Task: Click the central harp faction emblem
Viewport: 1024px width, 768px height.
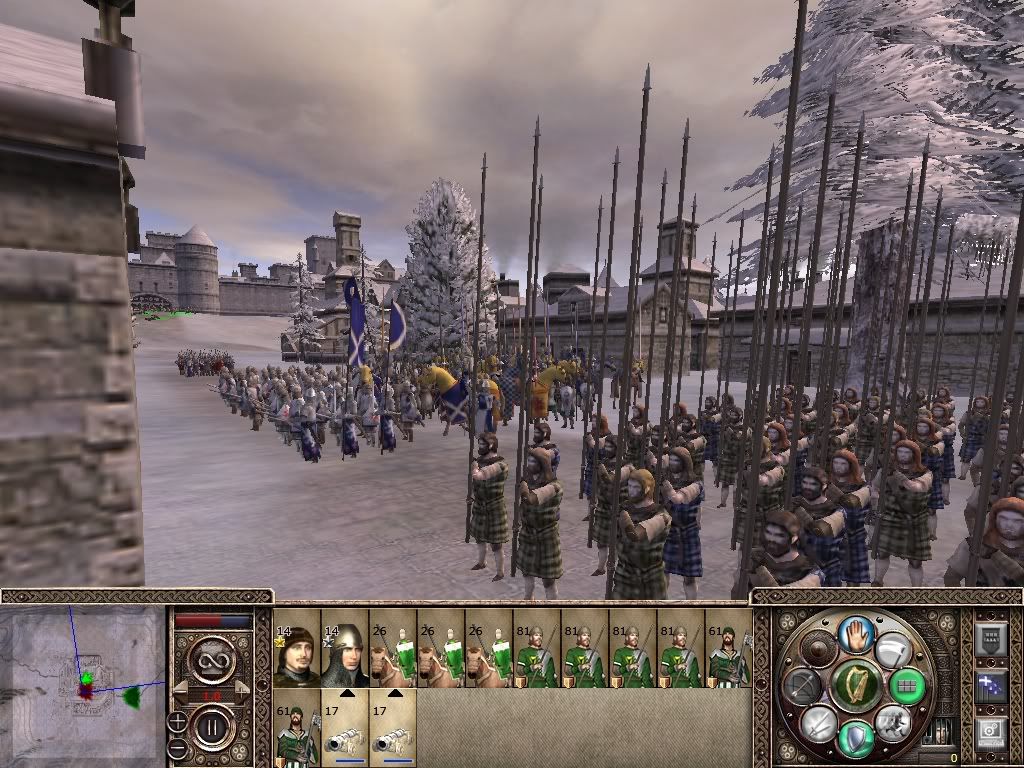Action: [x=855, y=686]
